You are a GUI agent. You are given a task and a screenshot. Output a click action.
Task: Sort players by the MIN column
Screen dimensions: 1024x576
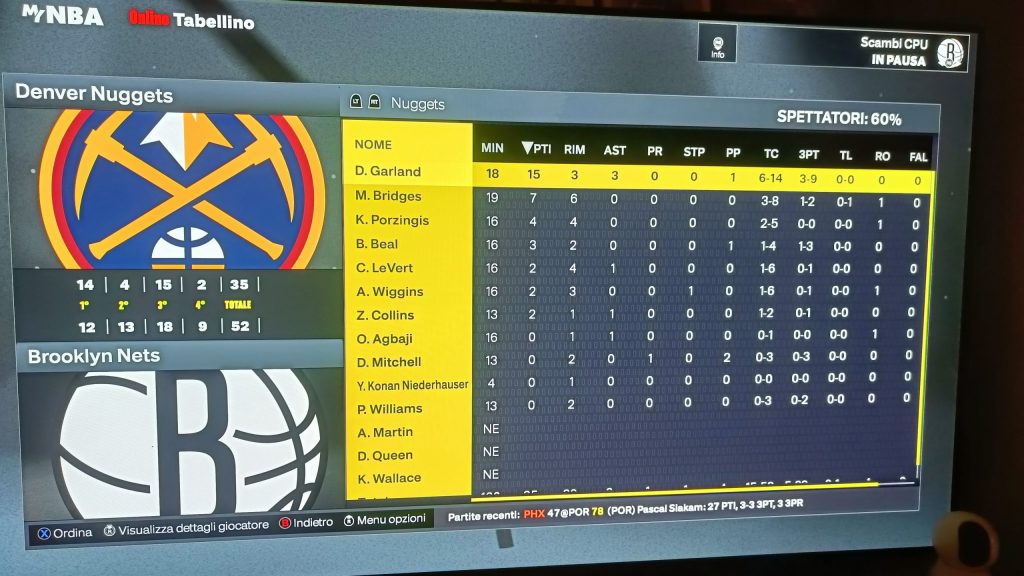point(492,149)
